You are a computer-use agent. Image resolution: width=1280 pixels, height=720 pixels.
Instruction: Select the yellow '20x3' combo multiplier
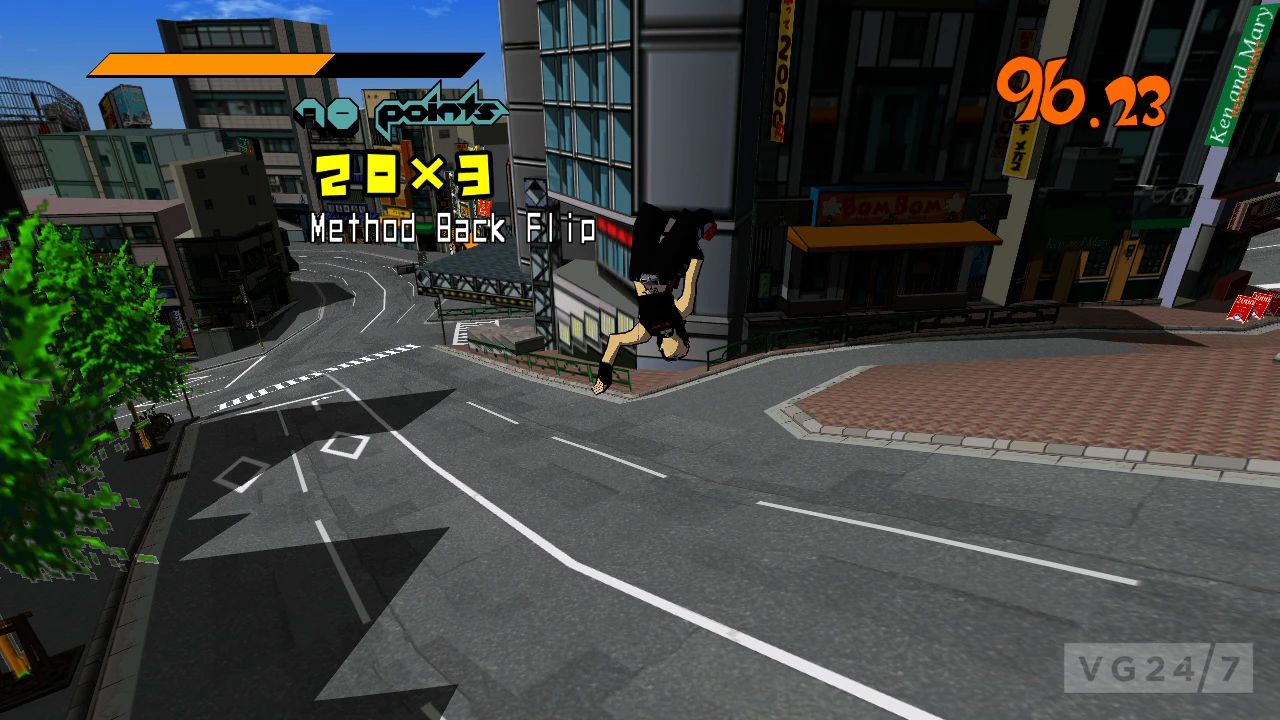pyautogui.click(x=400, y=178)
